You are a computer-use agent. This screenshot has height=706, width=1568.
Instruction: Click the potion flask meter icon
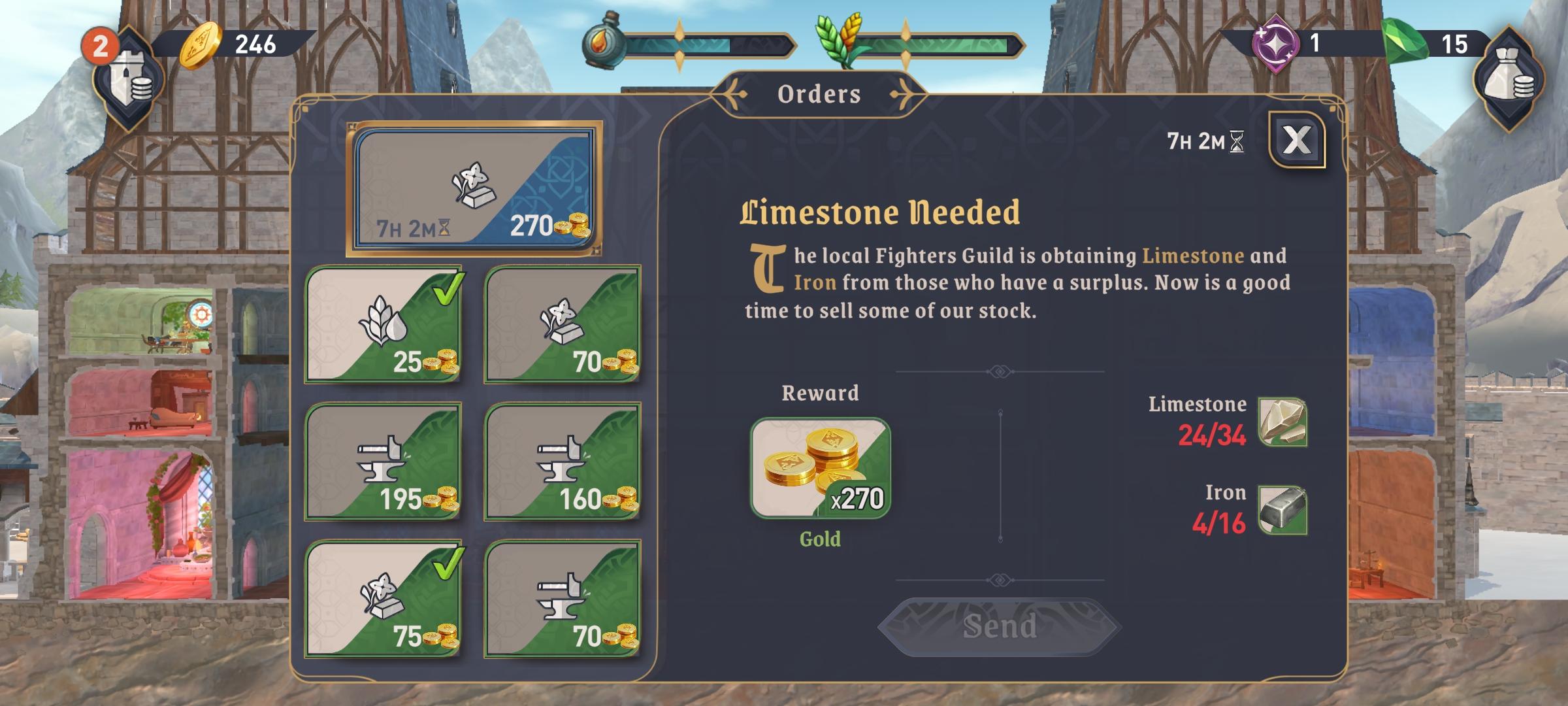pos(603,41)
